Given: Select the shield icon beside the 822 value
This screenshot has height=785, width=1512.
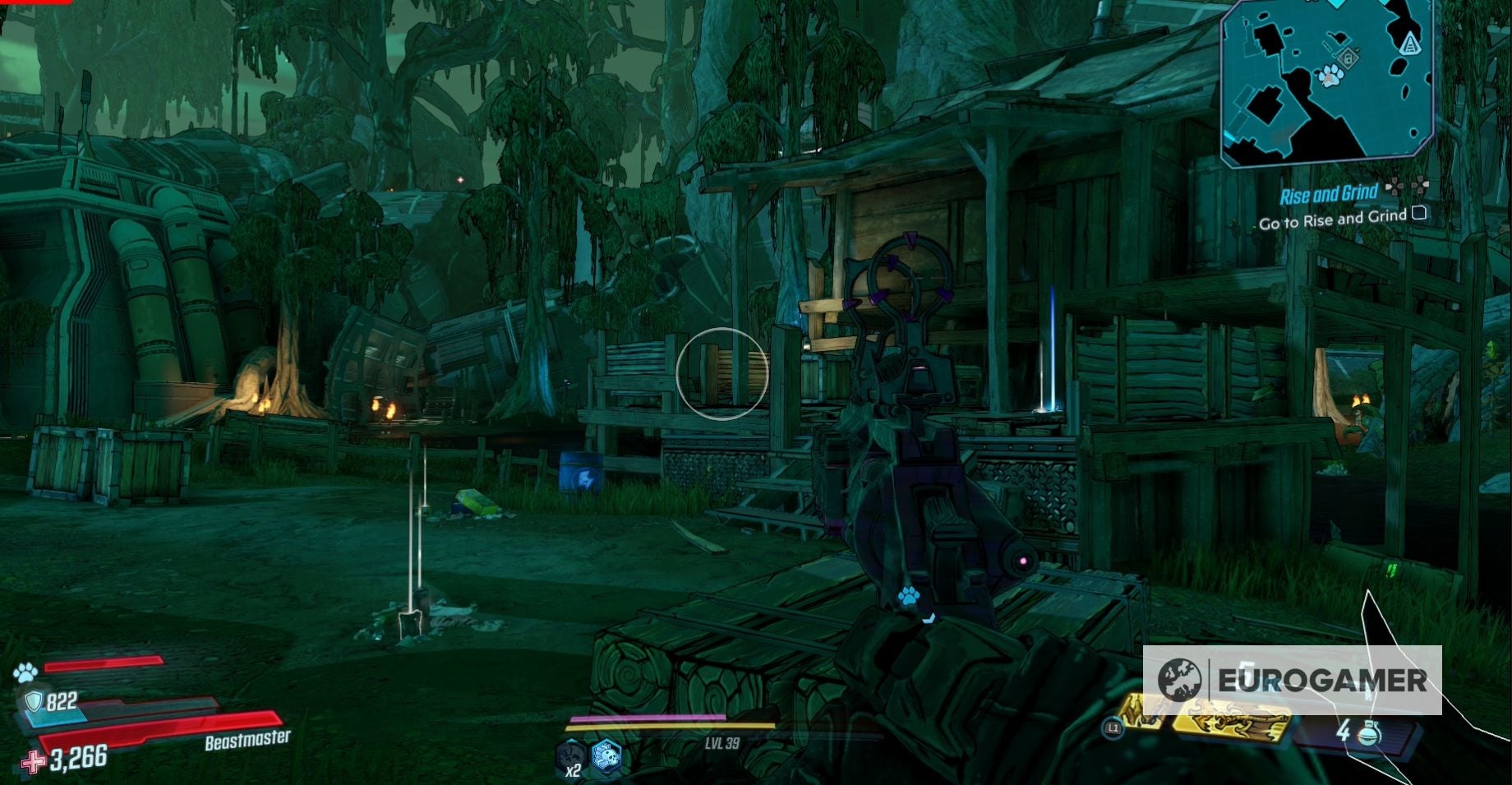Looking at the screenshot, I should (x=34, y=702).
